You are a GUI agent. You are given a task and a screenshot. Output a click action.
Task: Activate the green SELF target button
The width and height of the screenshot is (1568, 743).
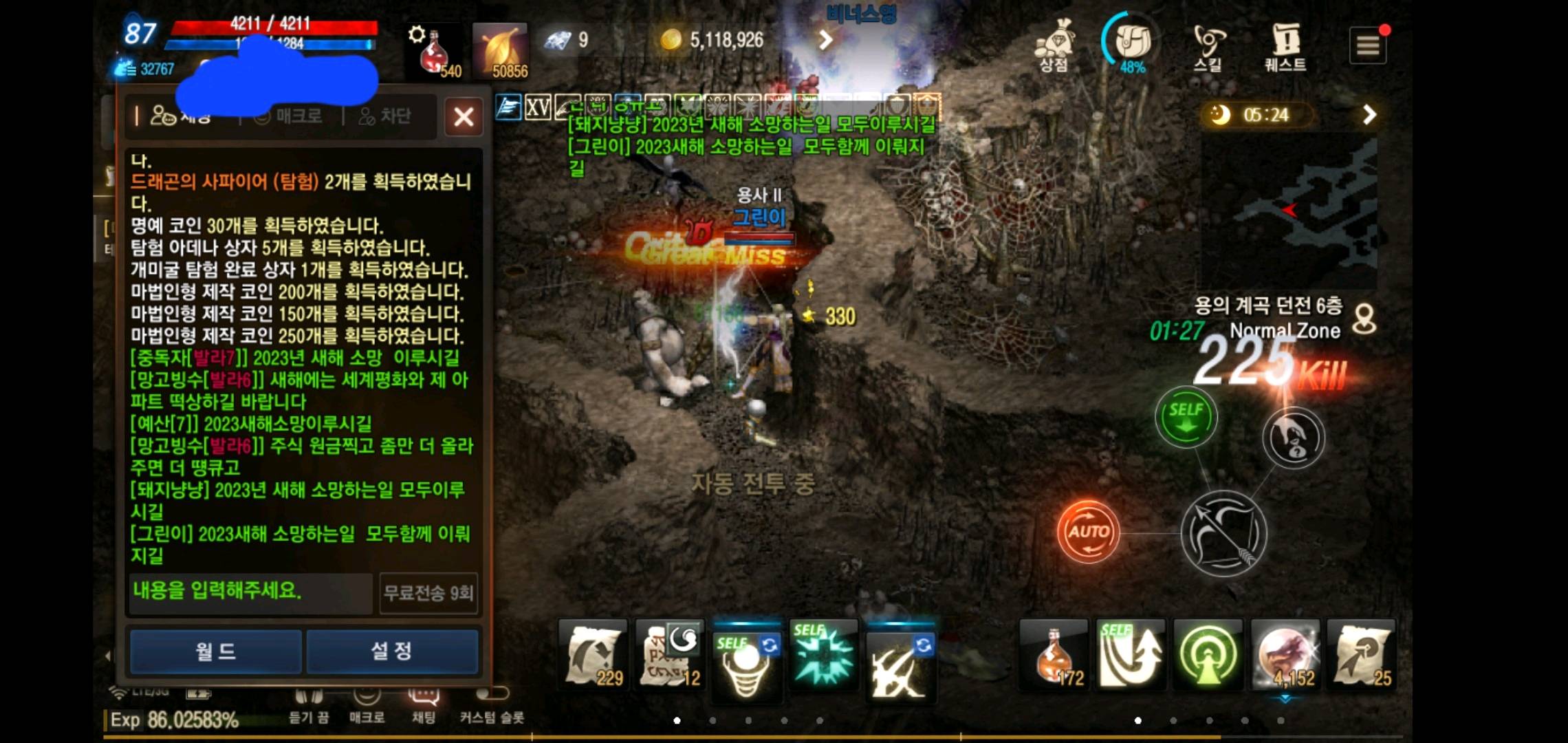[1186, 417]
